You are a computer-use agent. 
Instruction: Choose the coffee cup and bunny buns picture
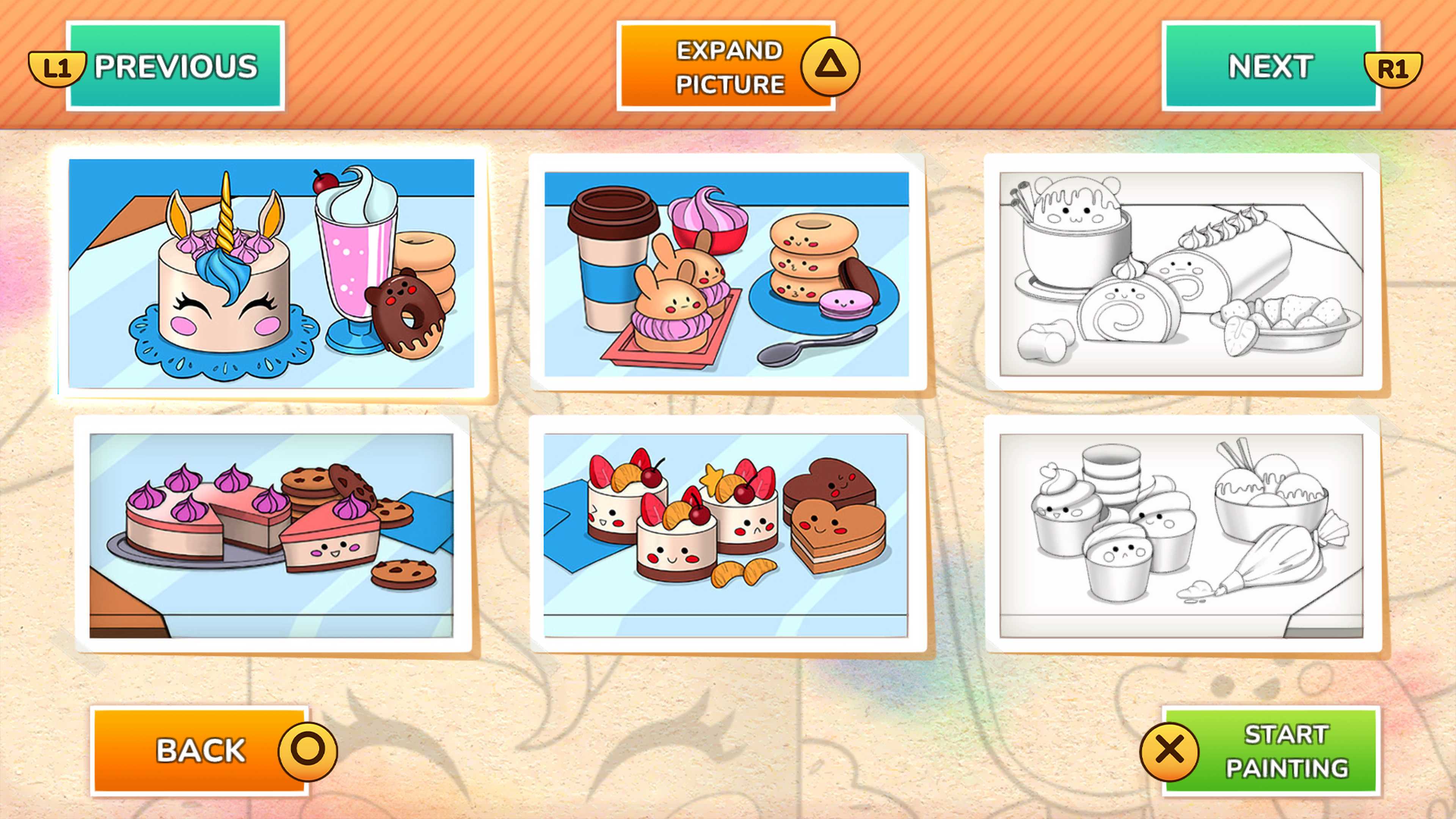727,273
